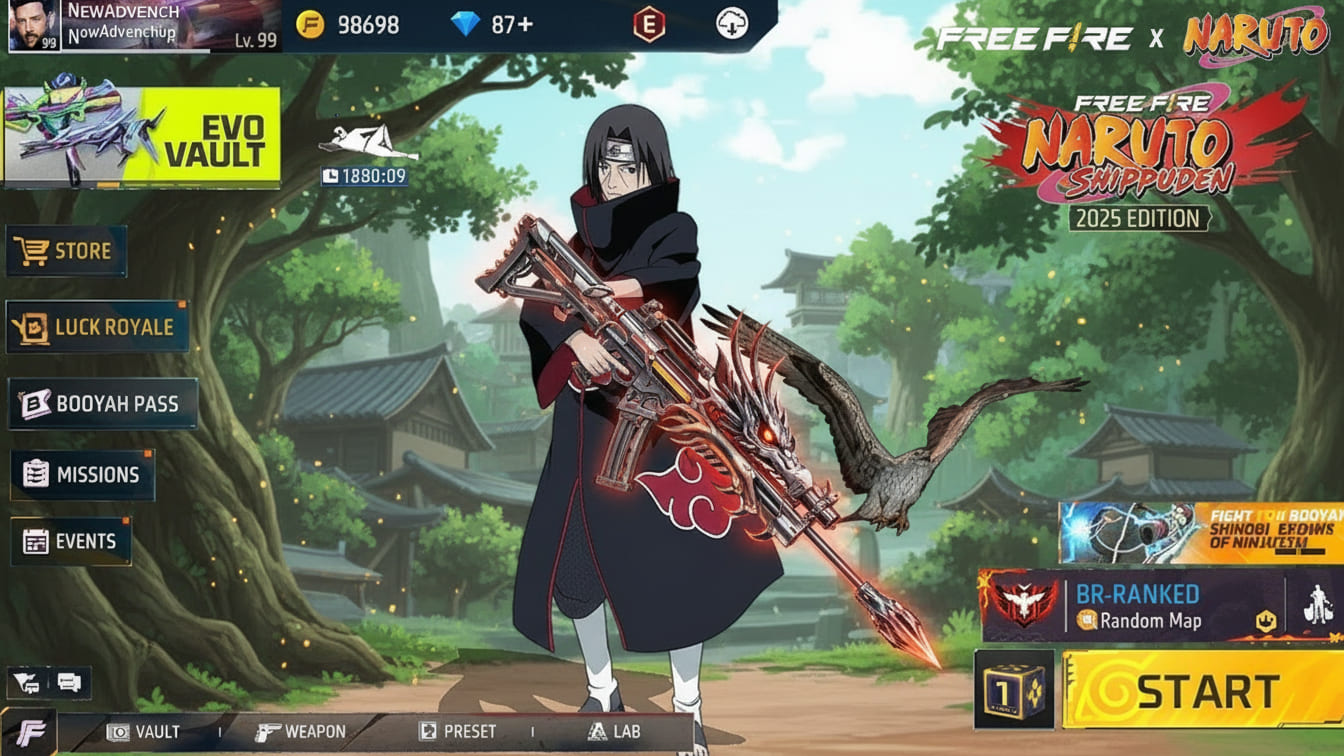Switch to the Weapon tab

pyautogui.click(x=300, y=732)
